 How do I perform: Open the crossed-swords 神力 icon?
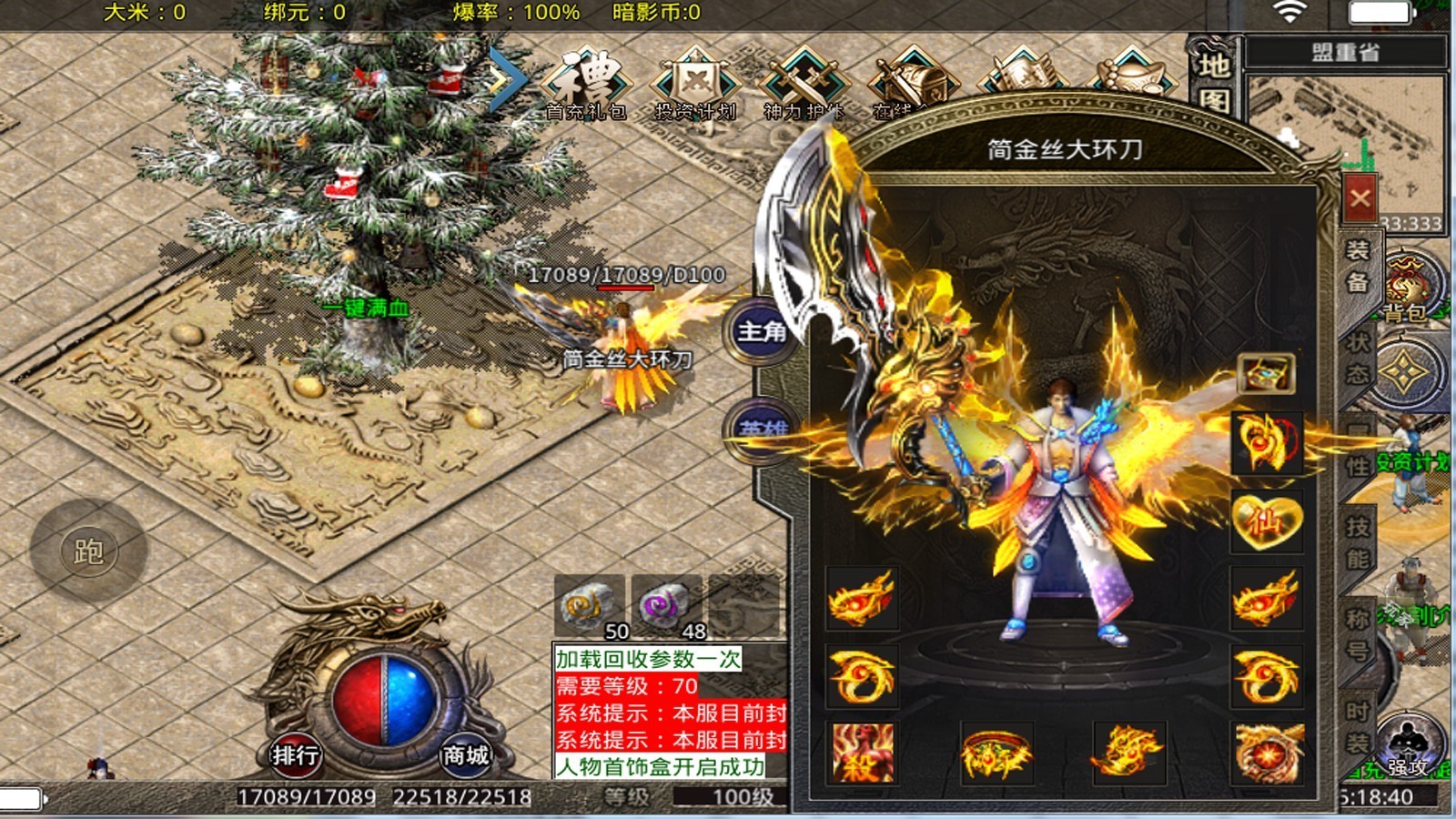pyautogui.click(x=804, y=83)
